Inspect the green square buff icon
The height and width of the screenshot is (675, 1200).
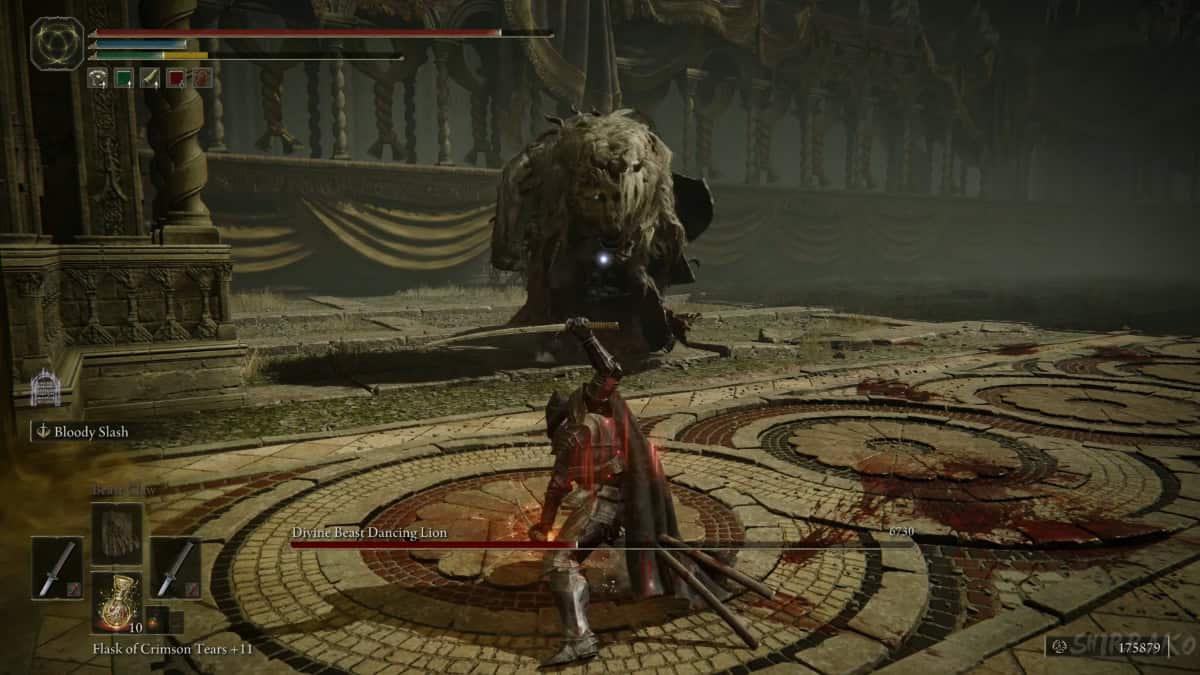tap(124, 78)
